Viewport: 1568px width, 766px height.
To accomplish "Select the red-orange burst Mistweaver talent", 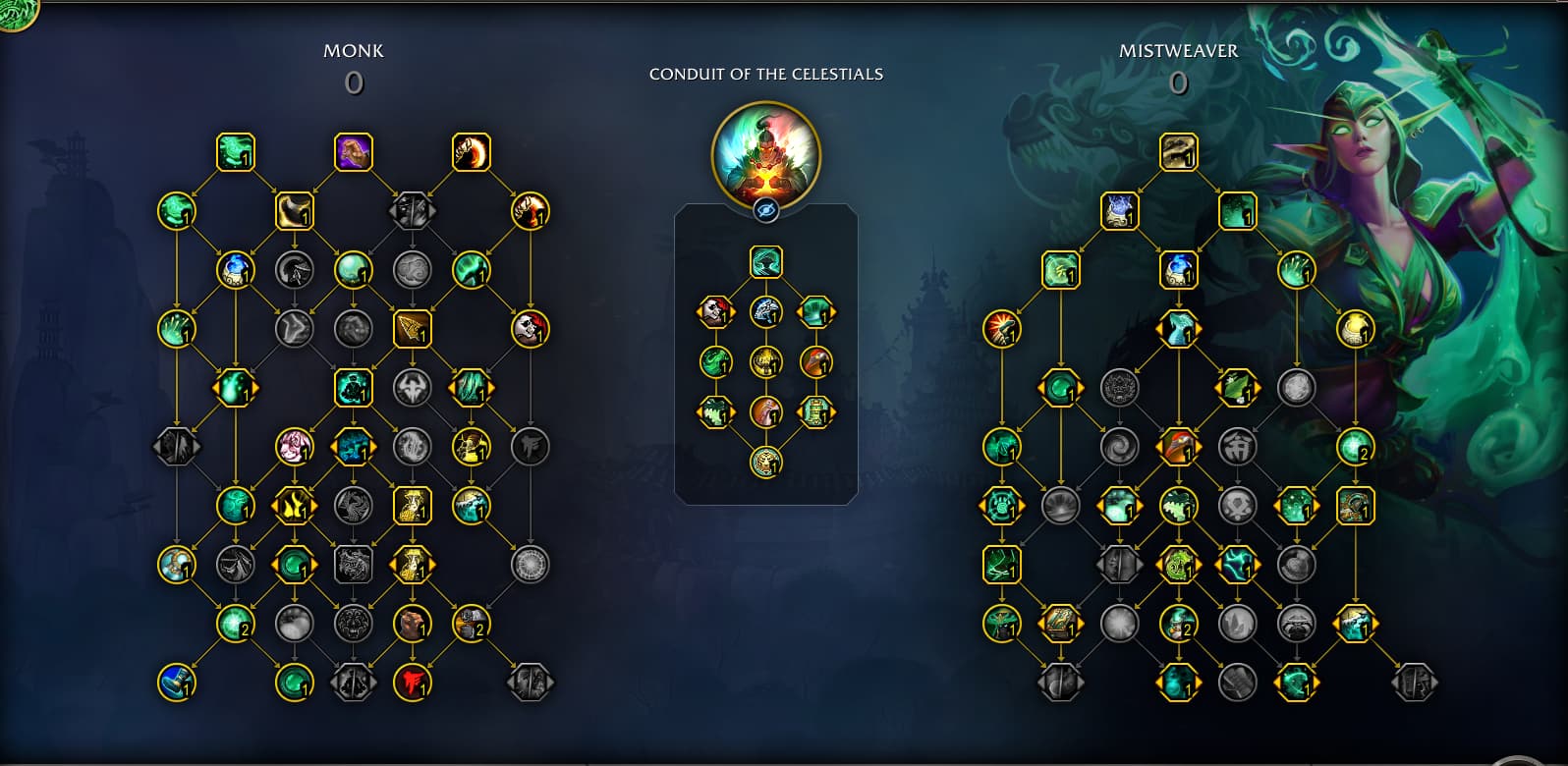I will [1001, 329].
